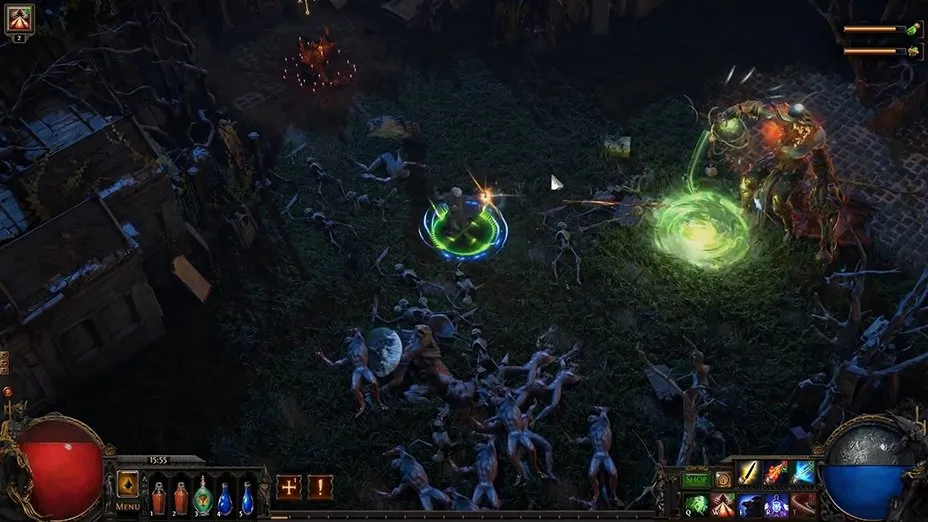Screen dimensions: 928x522
Task: Use the first red life flask
Action: 159,497
